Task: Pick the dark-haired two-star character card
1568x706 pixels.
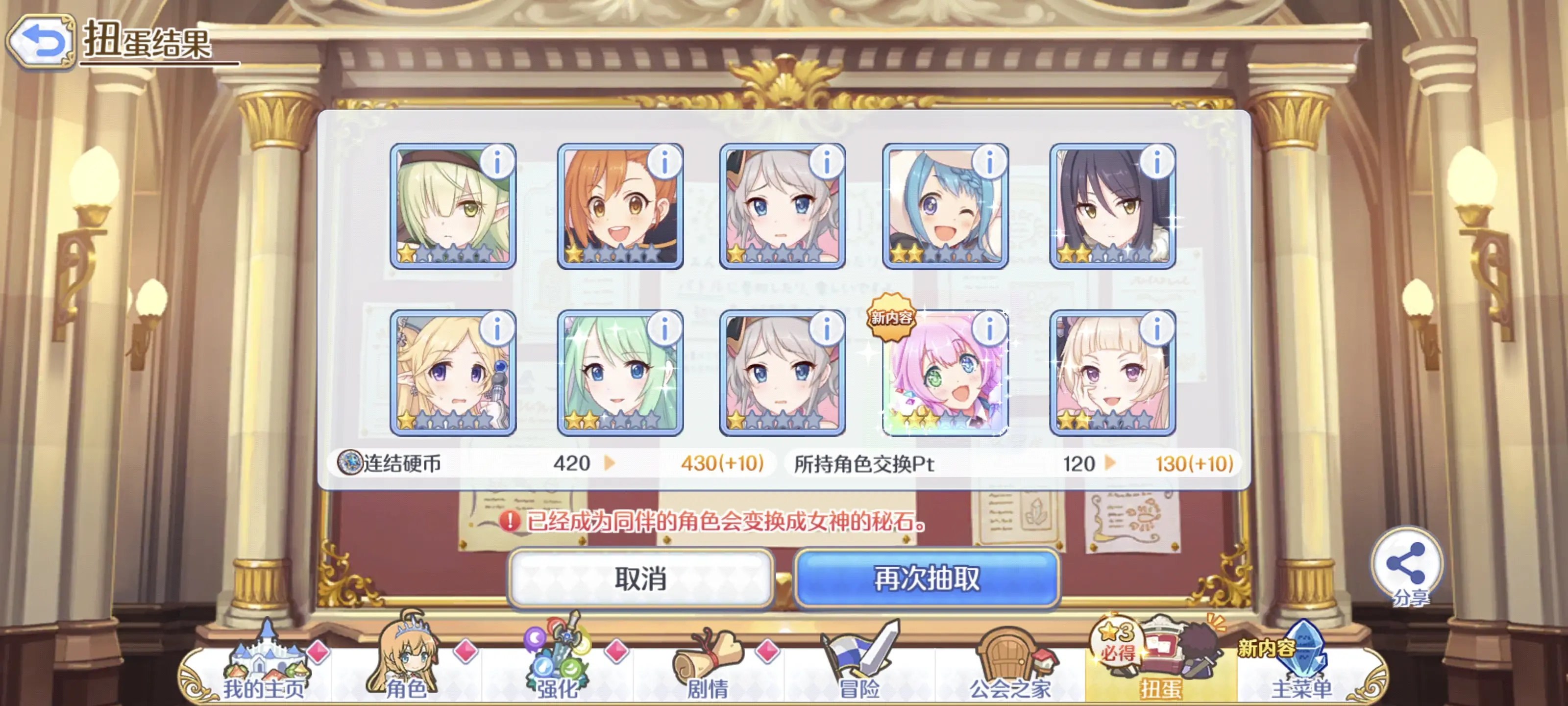Action: point(1112,206)
